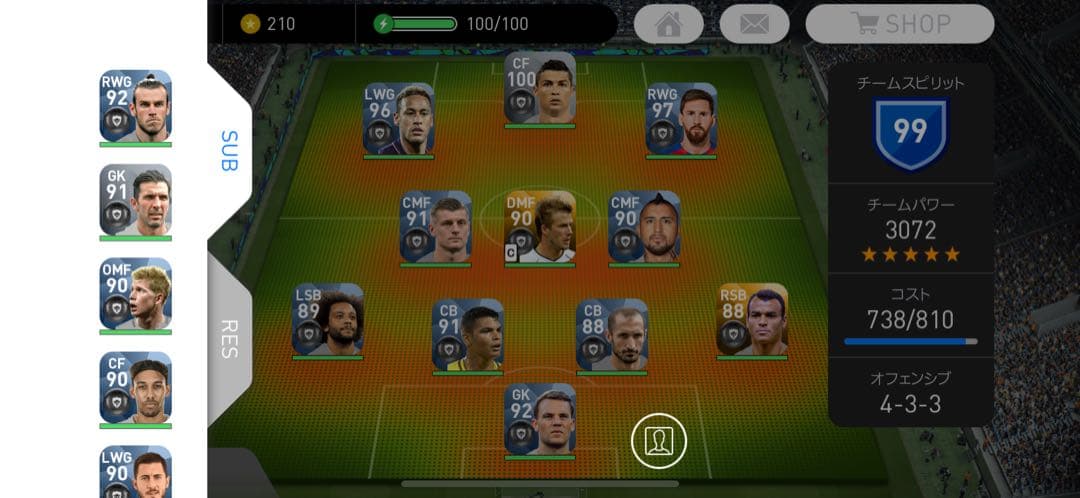The width and height of the screenshot is (1080, 498).
Task: Switch to the SUB tab
Action: tap(229, 150)
